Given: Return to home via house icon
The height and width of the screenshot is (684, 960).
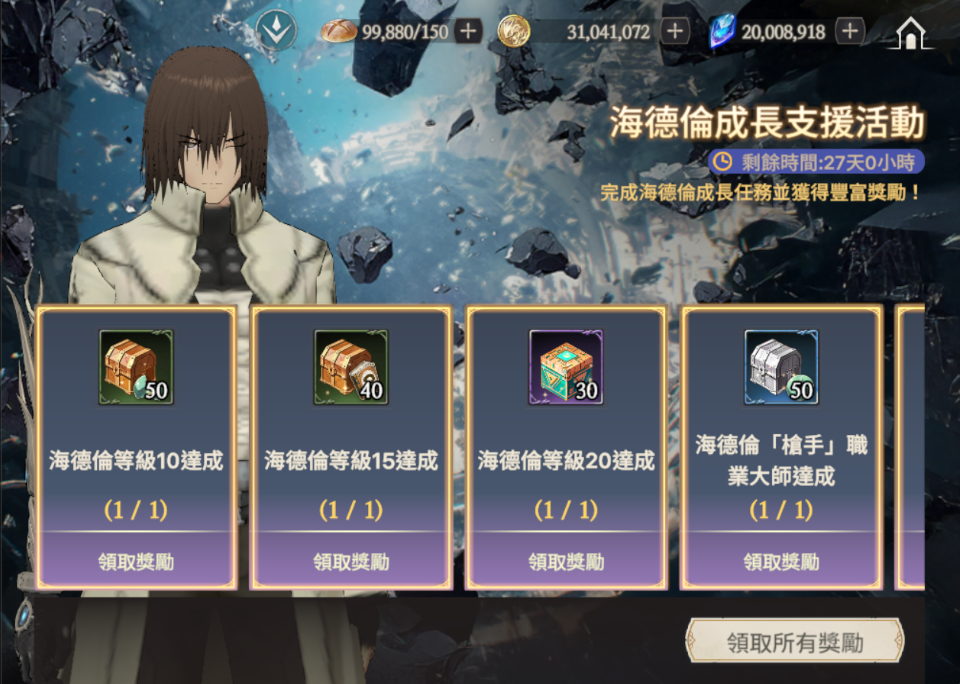Looking at the screenshot, I should tap(911, 33).
